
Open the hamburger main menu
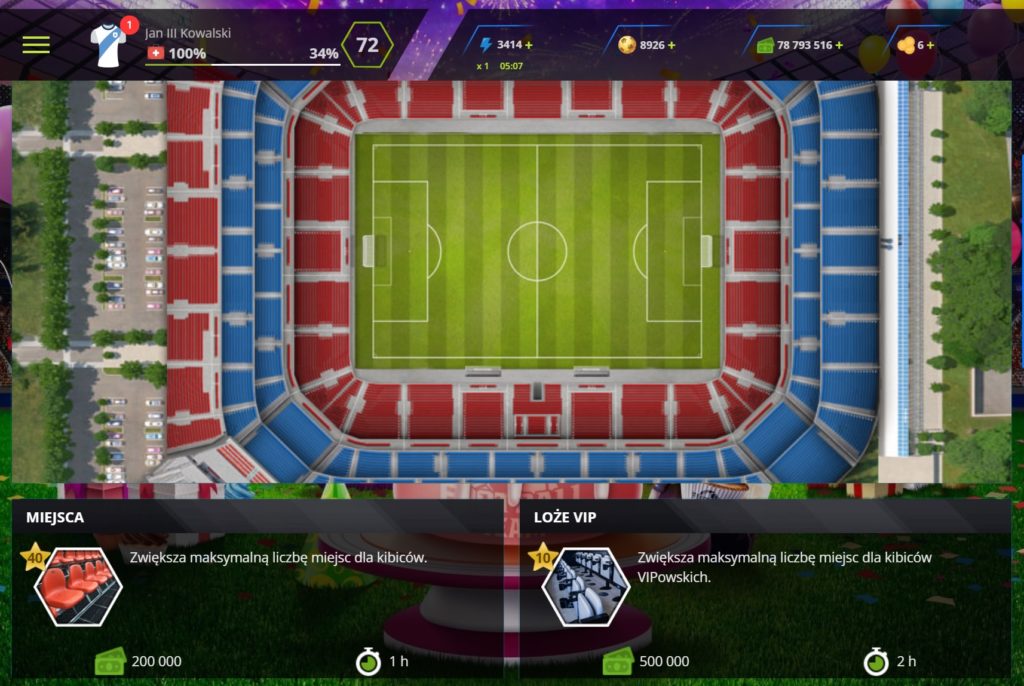click(36, 45)
